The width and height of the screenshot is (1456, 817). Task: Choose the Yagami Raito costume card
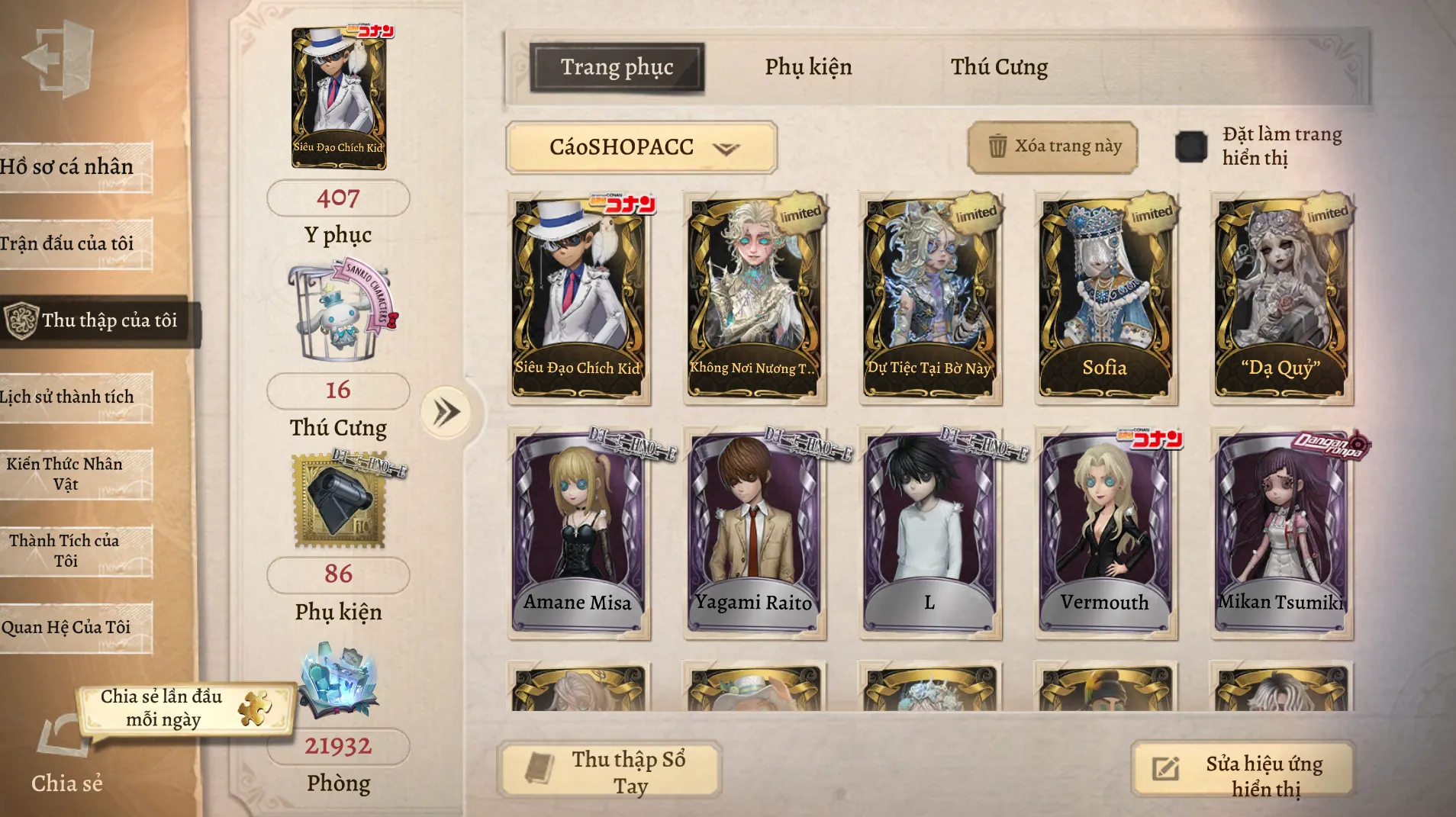click(754, 532)
